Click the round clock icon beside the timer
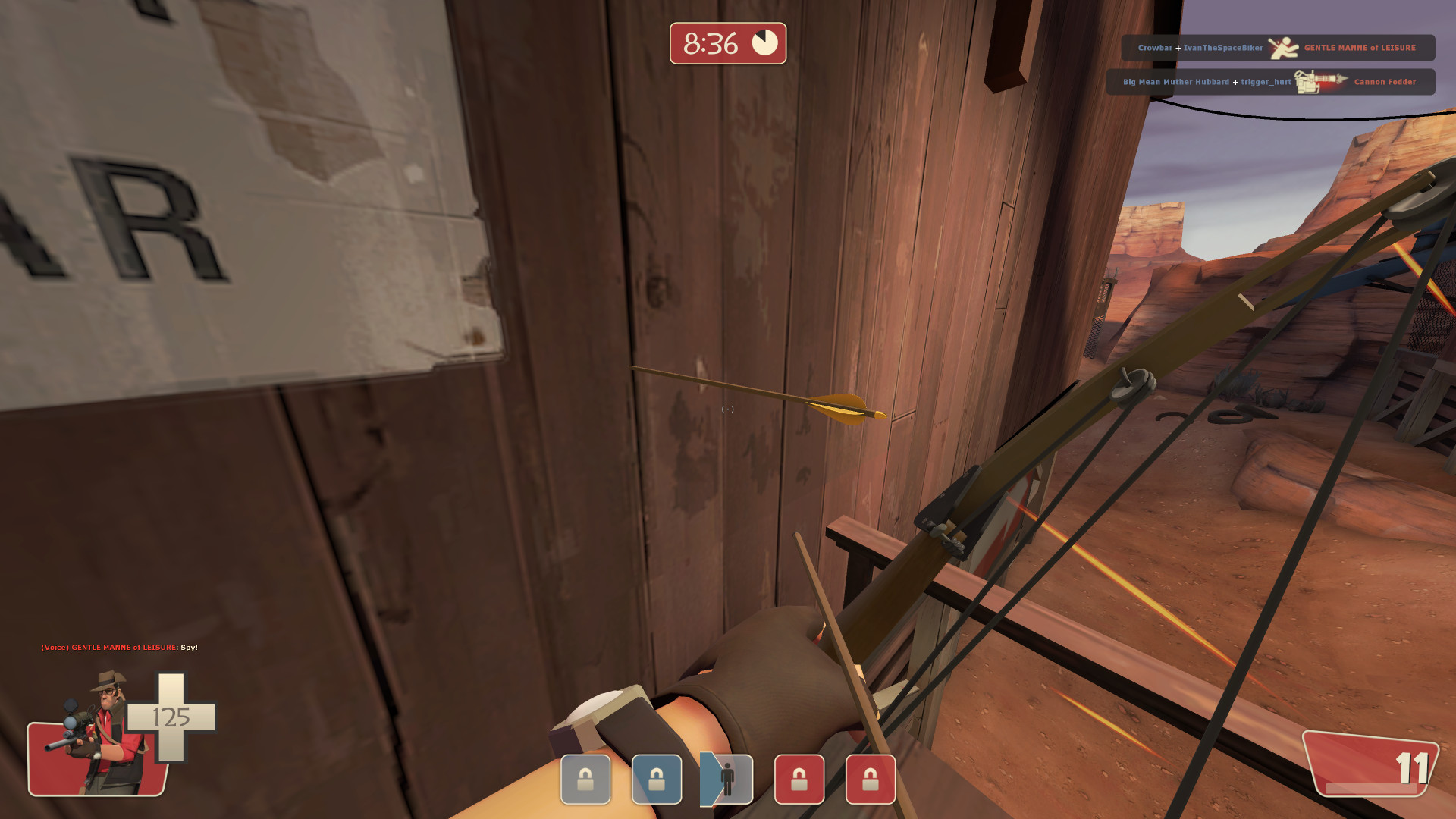Viewport: 1456px width, 819px height. click(x=764, y=42)
